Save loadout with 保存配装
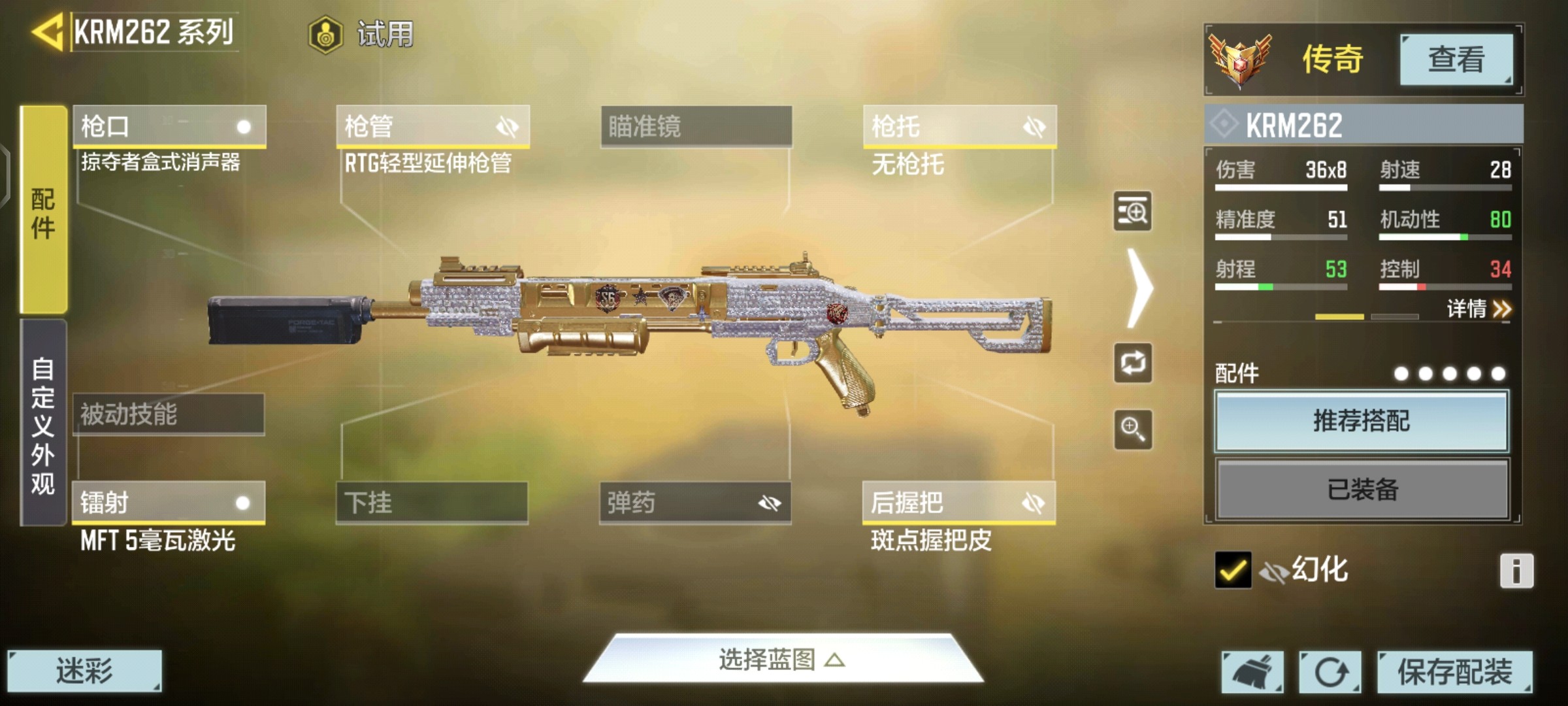 1454,671
